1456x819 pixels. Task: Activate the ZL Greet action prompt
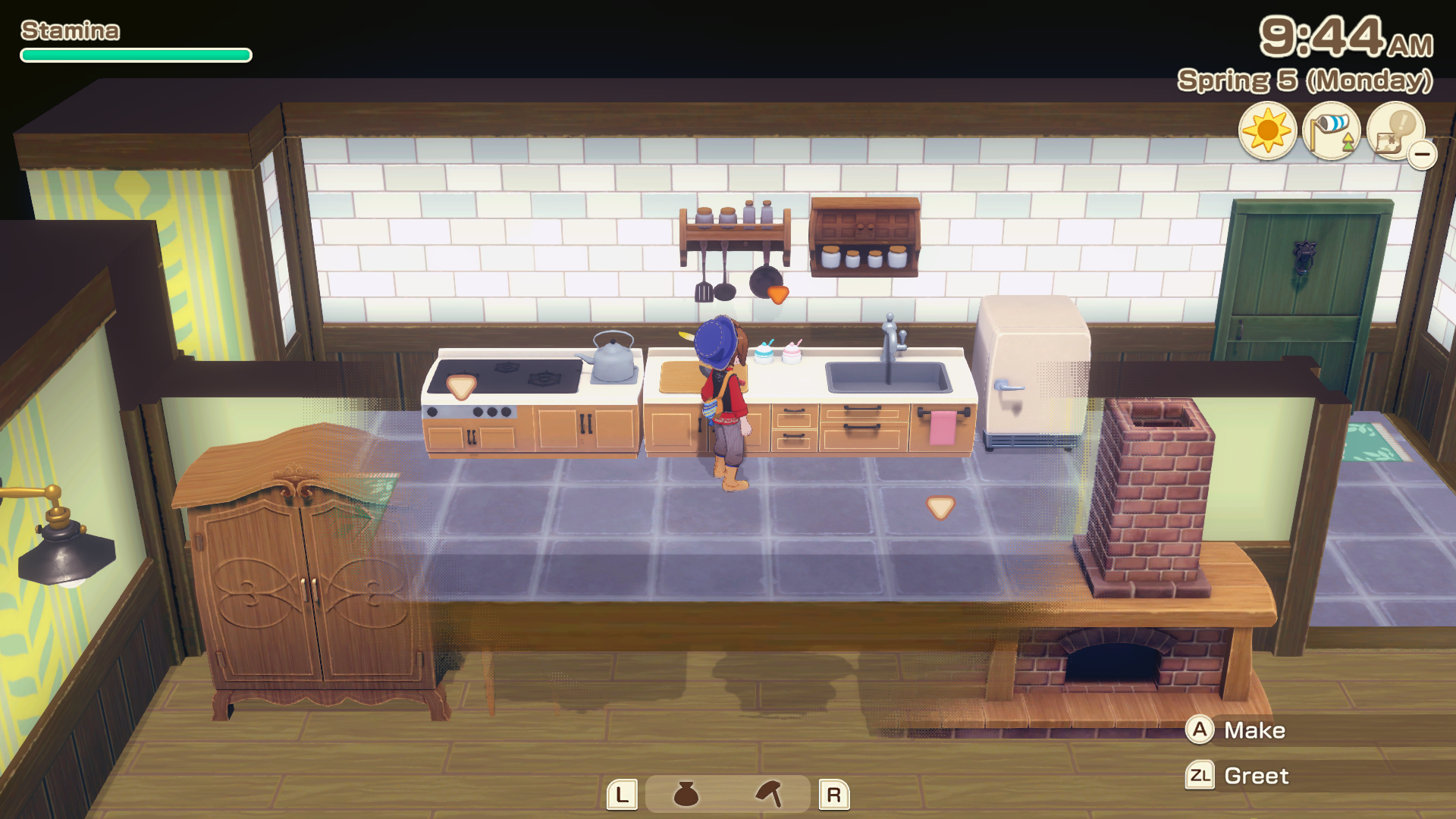tap(1256, 775)
